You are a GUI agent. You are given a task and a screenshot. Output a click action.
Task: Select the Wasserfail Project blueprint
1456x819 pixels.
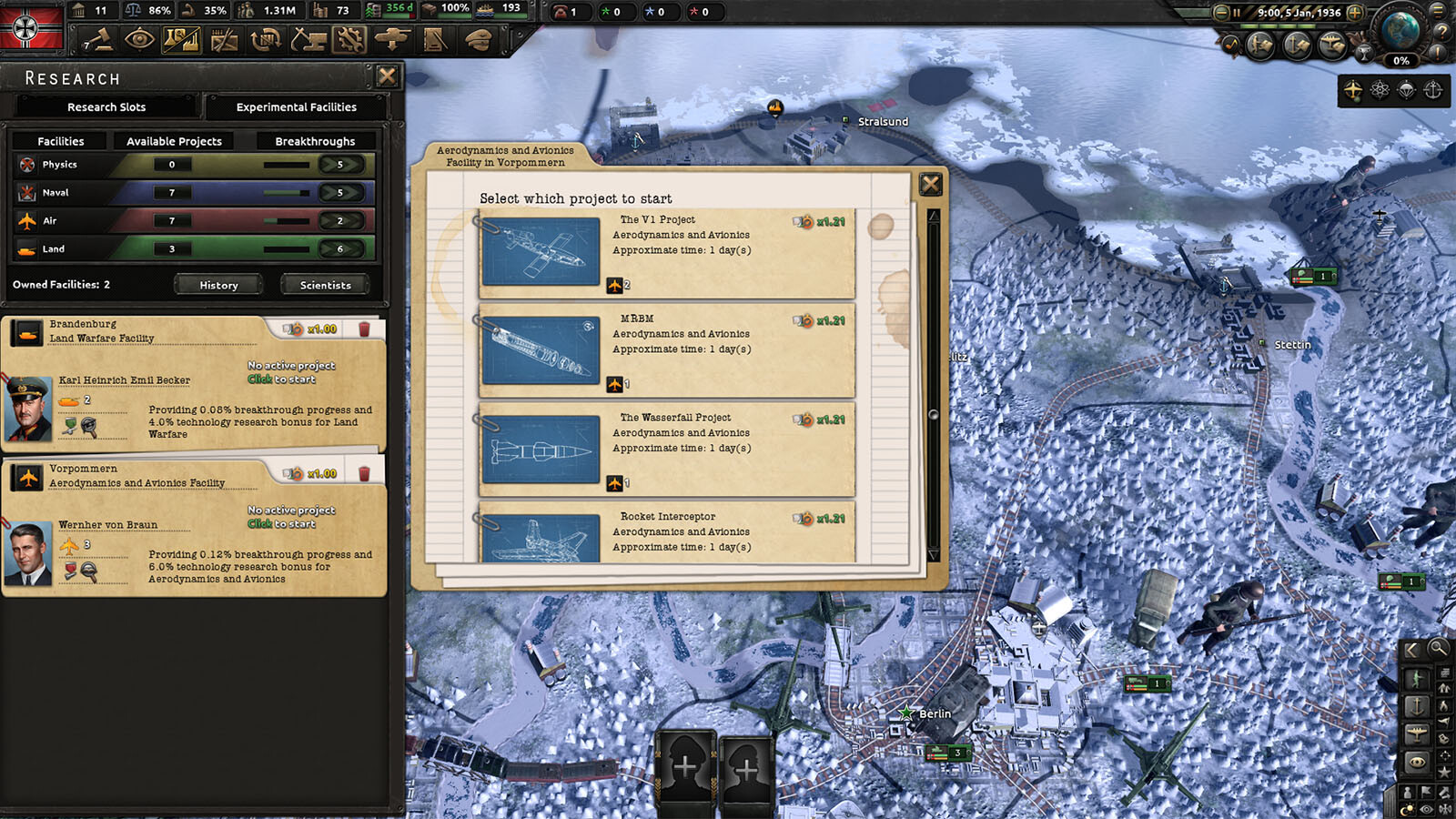pos(542,450)
